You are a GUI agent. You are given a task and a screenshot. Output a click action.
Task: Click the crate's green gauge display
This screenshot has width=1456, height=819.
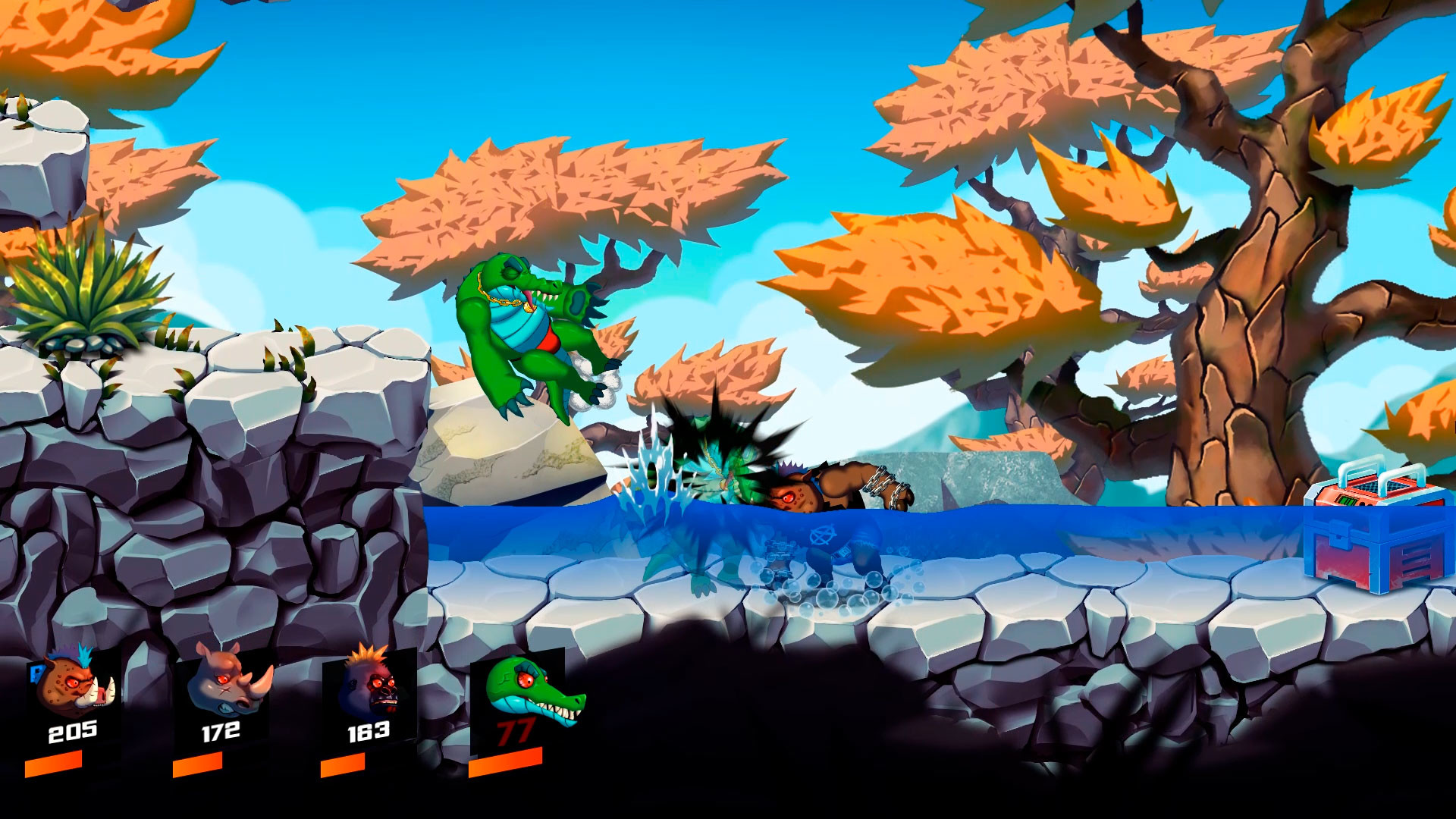coord(1347,500)
